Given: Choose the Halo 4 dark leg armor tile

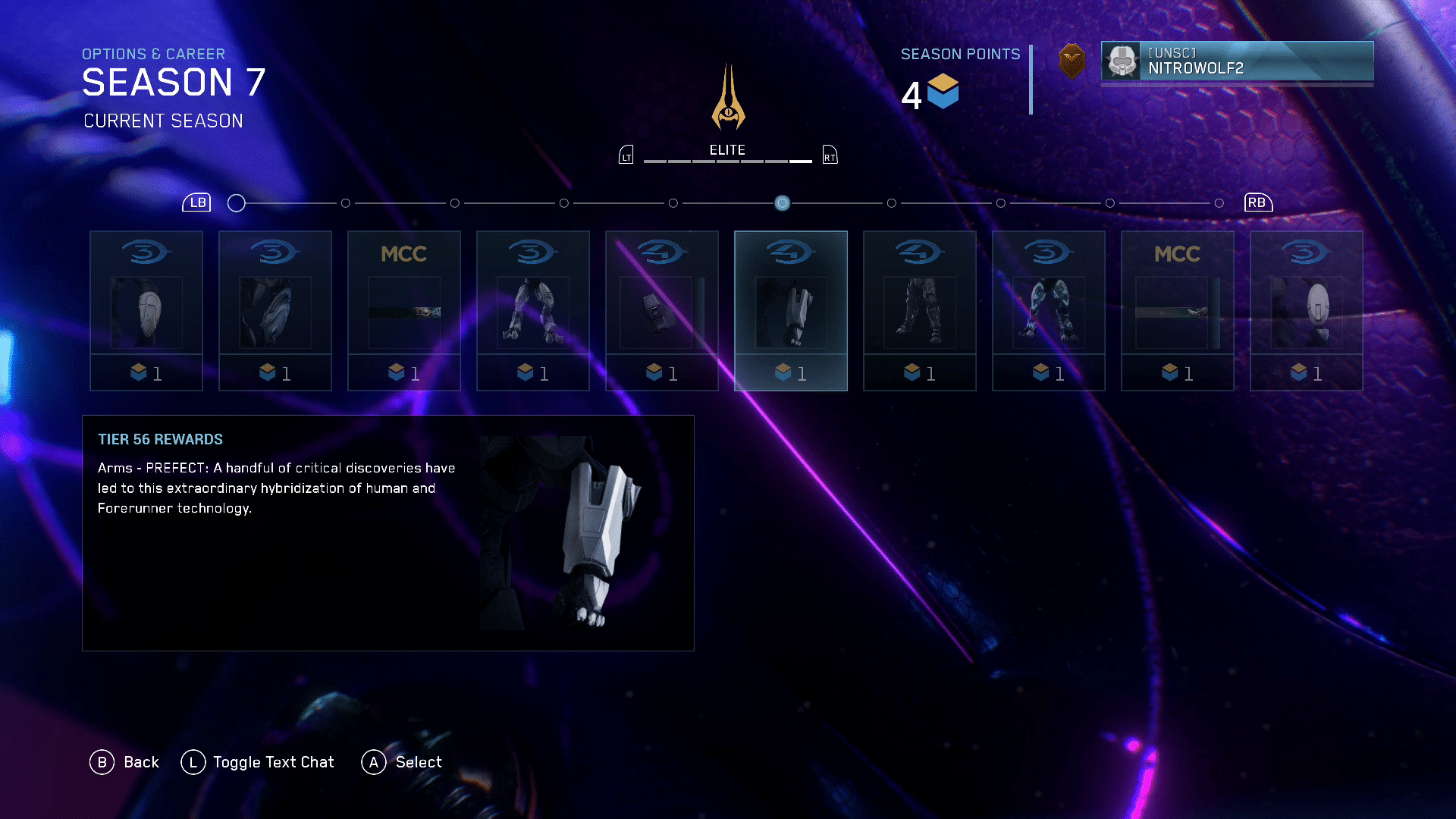Looking at the screenshot, I should [x=919, y=310].
